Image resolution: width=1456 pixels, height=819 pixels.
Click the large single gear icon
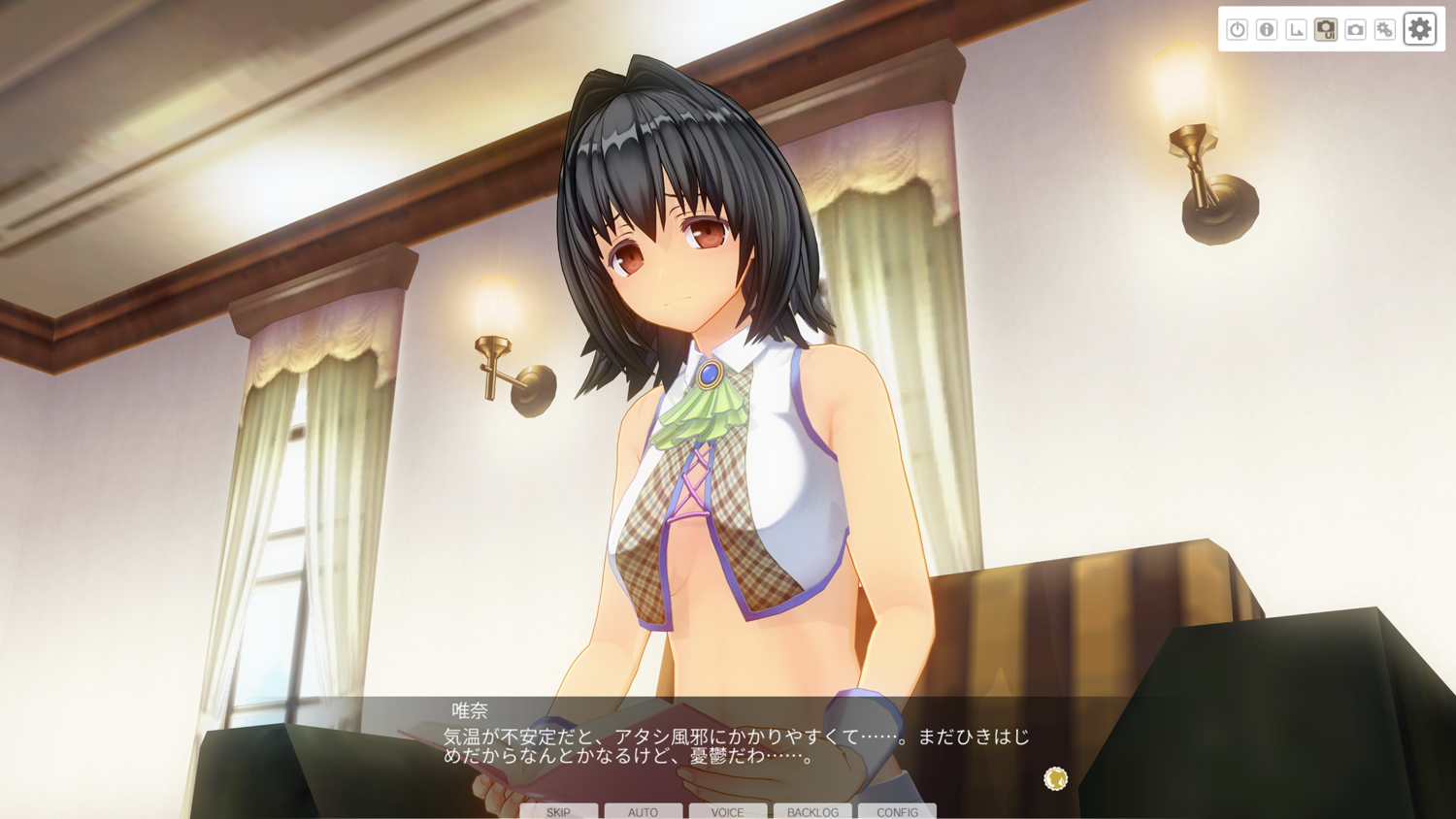pyautogui.click(x=1419, y=29)
